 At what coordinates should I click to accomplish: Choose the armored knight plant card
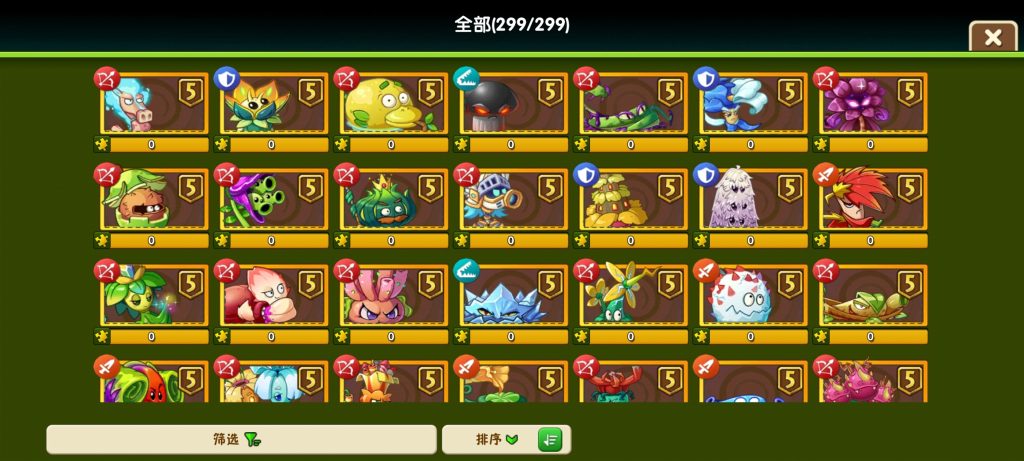(x=511, y=201)
